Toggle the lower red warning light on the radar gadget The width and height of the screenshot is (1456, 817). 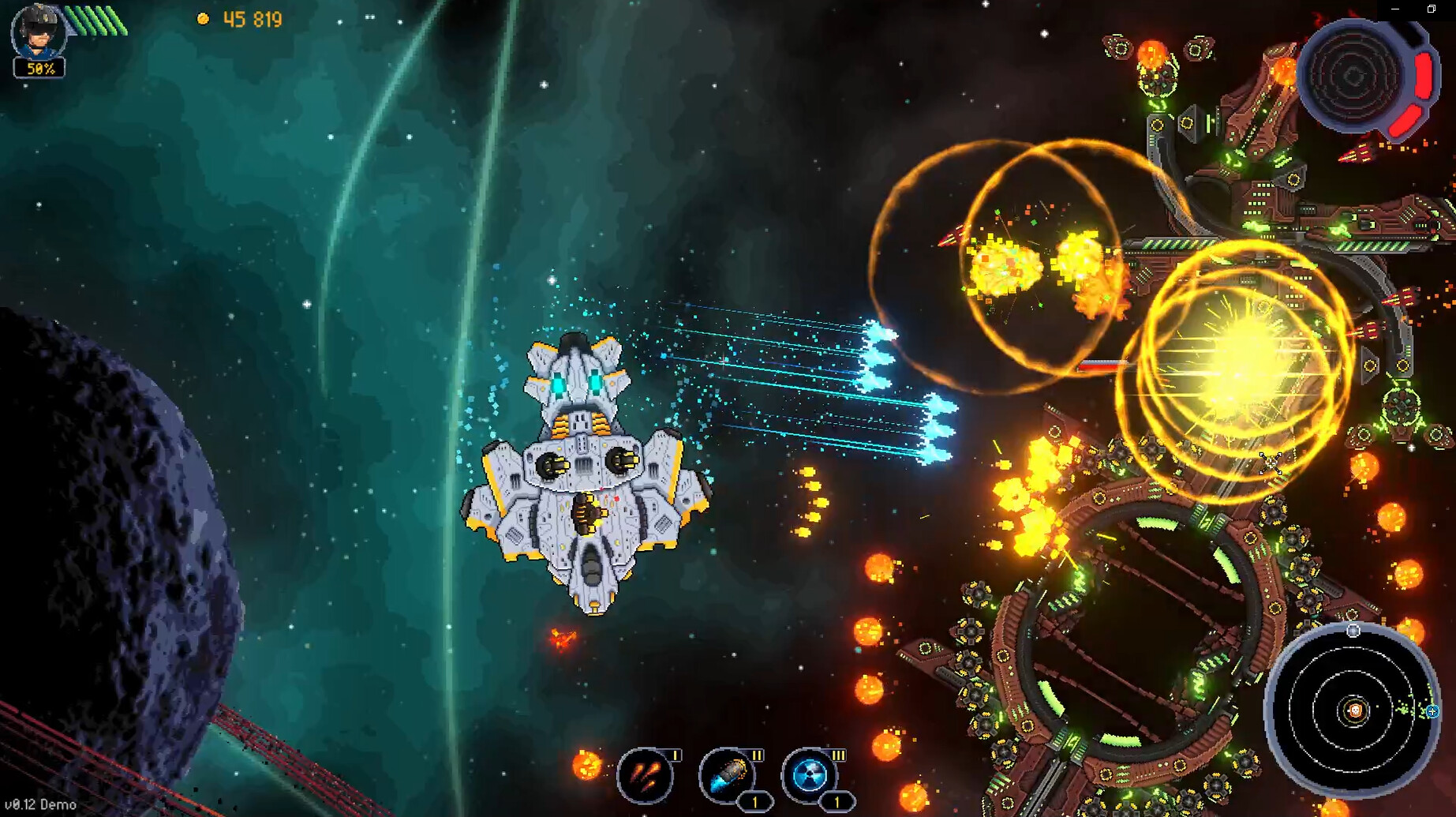click(1405, 121)
